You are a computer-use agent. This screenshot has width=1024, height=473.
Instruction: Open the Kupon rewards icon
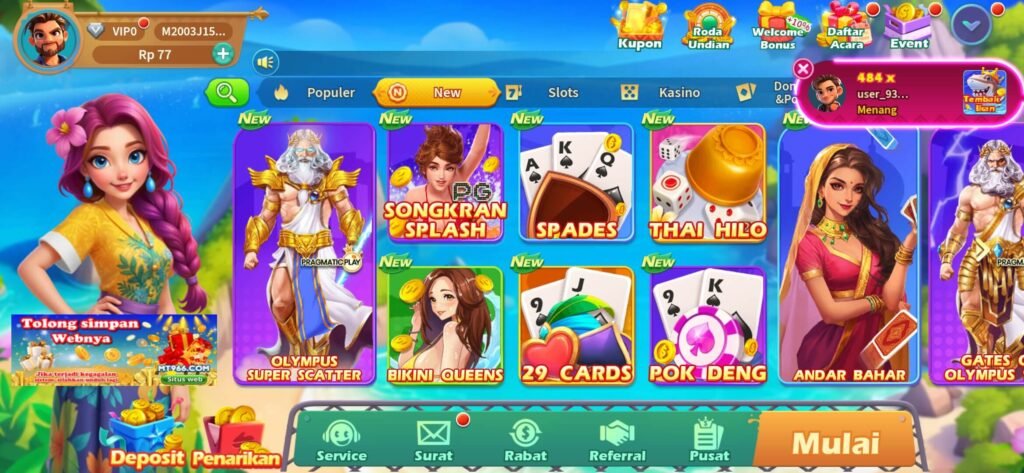(639, 25)
